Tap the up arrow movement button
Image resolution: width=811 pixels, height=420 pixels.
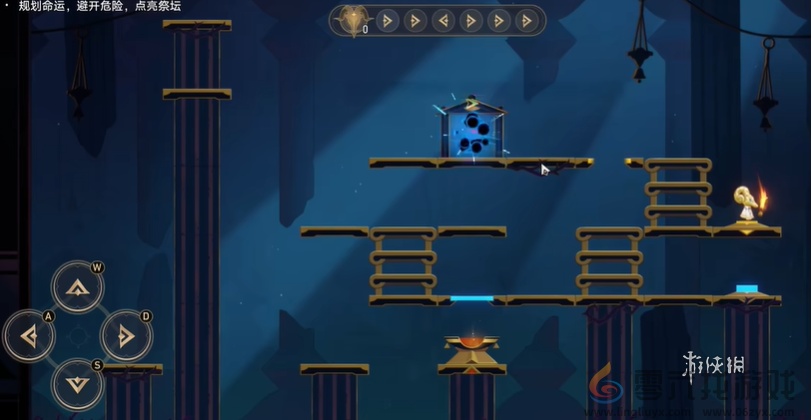point(77,288)
